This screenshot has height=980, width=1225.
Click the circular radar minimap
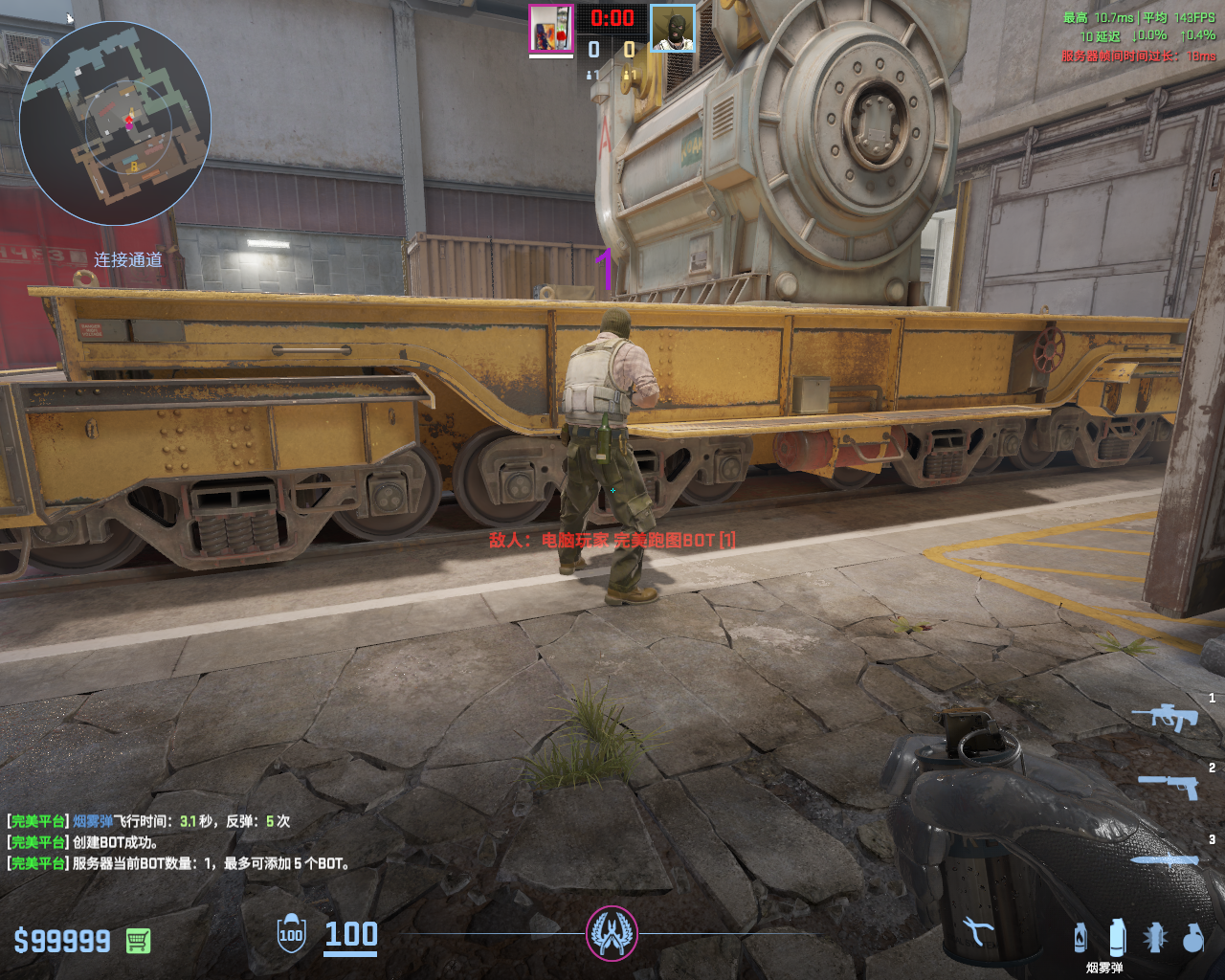pyautogui.click(x=115, y=123)
